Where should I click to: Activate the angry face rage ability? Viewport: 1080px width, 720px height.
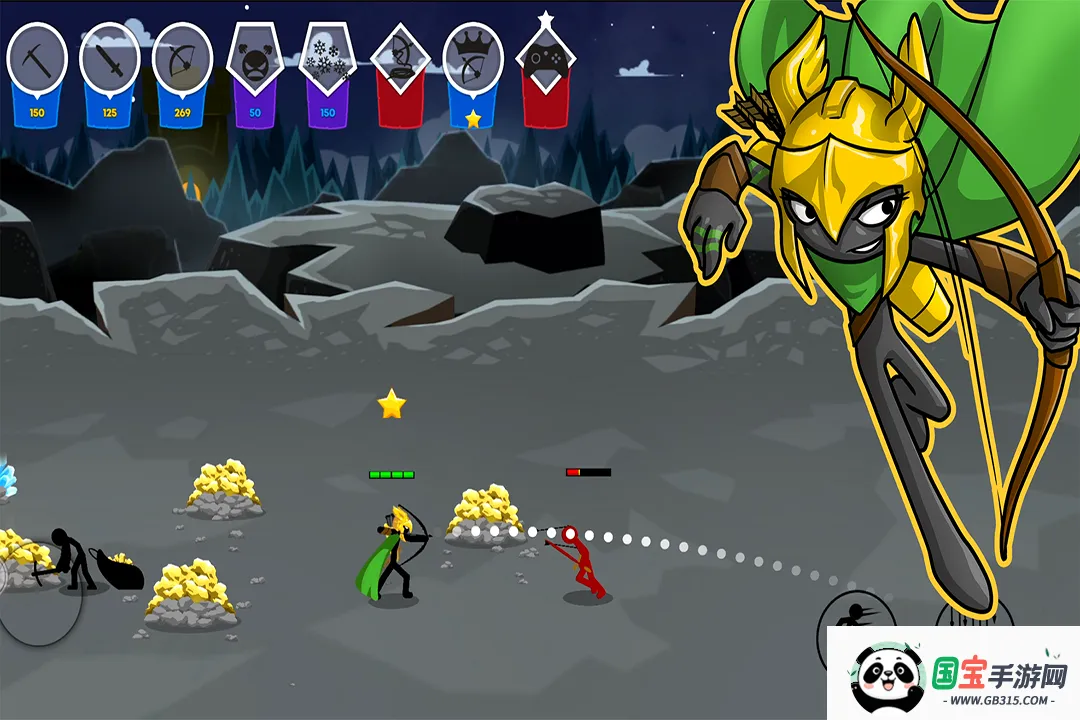pos(255,58)
